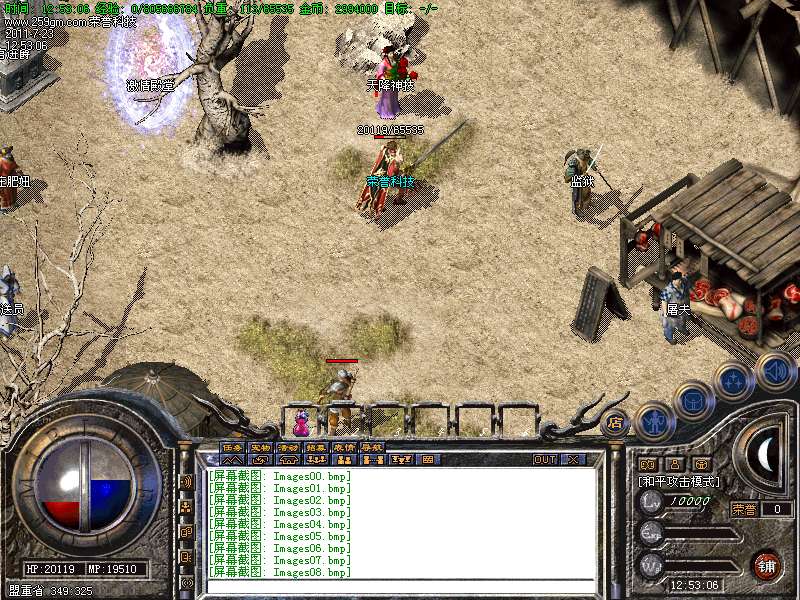Viewport: 800px width, 600px height.
Task: Switch to the 宝物 treasure tab
Action: coord(260,447)
